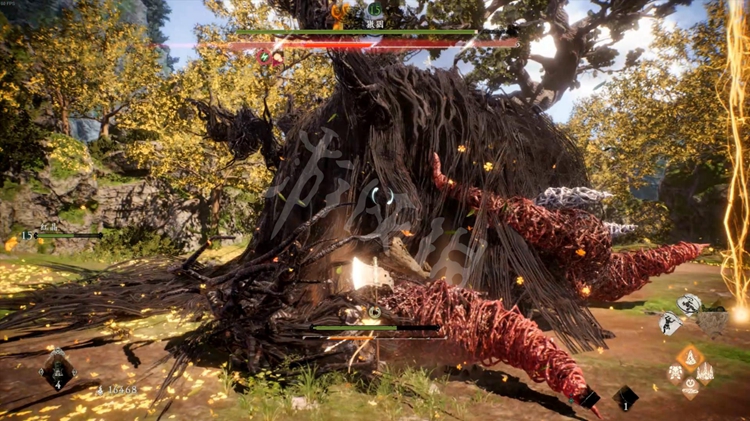
Task: Select the healing flask slot with count 4
Action: [x=56, y=370]
